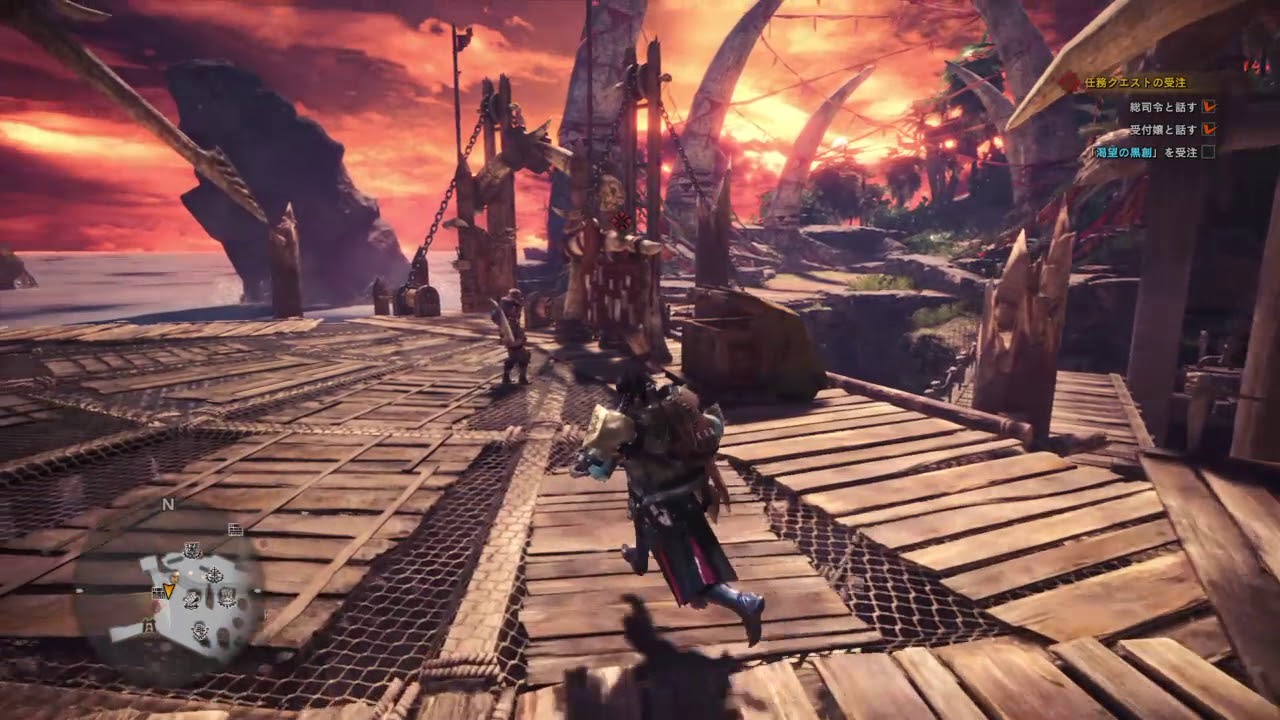Click the gate icon on the minimap
The height and width of the screenshot is (720, 1280).
tap(149, 627)
